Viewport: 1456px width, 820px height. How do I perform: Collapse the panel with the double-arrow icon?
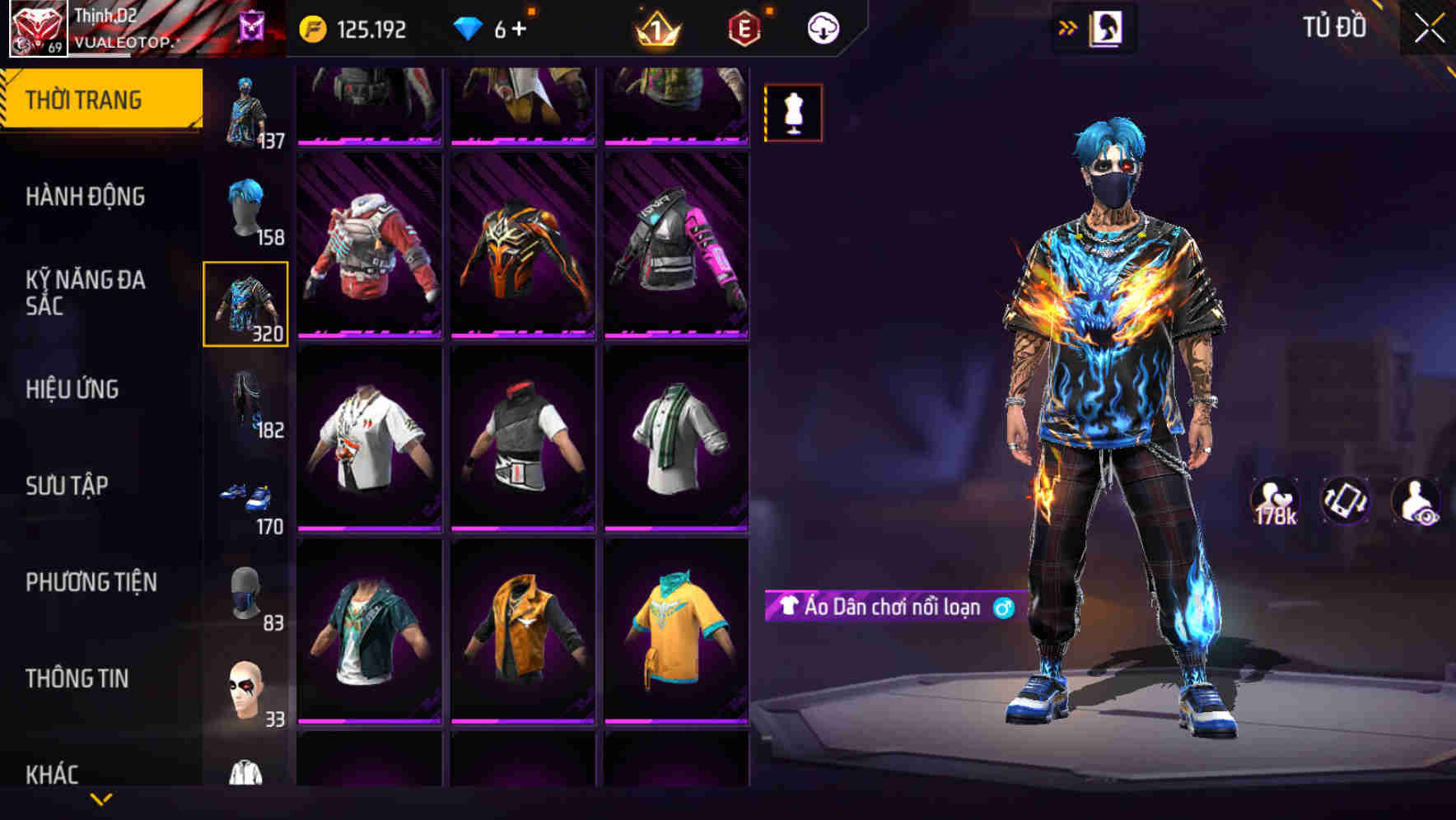1068,26
